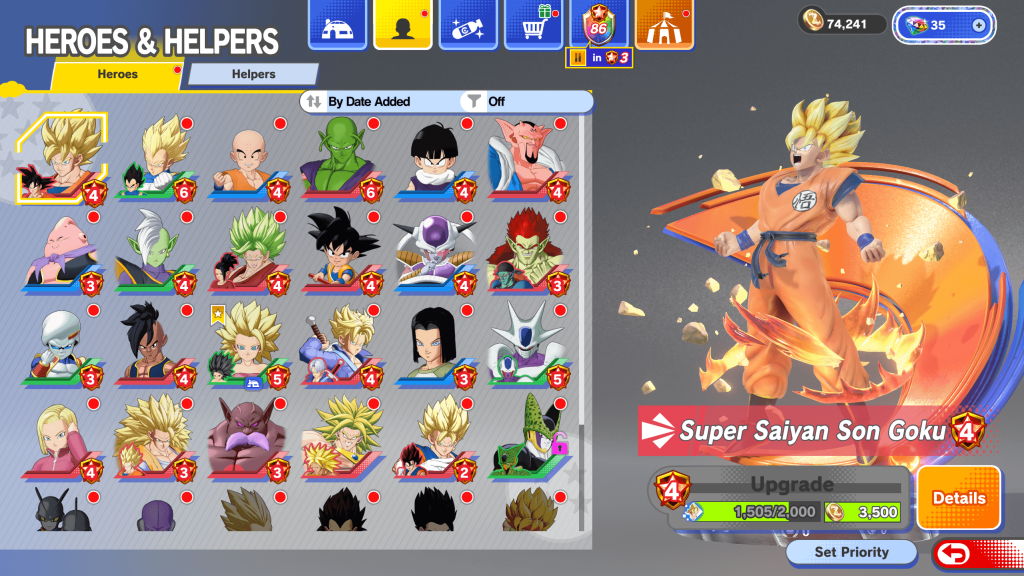This screenshot has height=576, width=1024.
Task: Open the shopping cart shop menu
Action: click(532, 25)
